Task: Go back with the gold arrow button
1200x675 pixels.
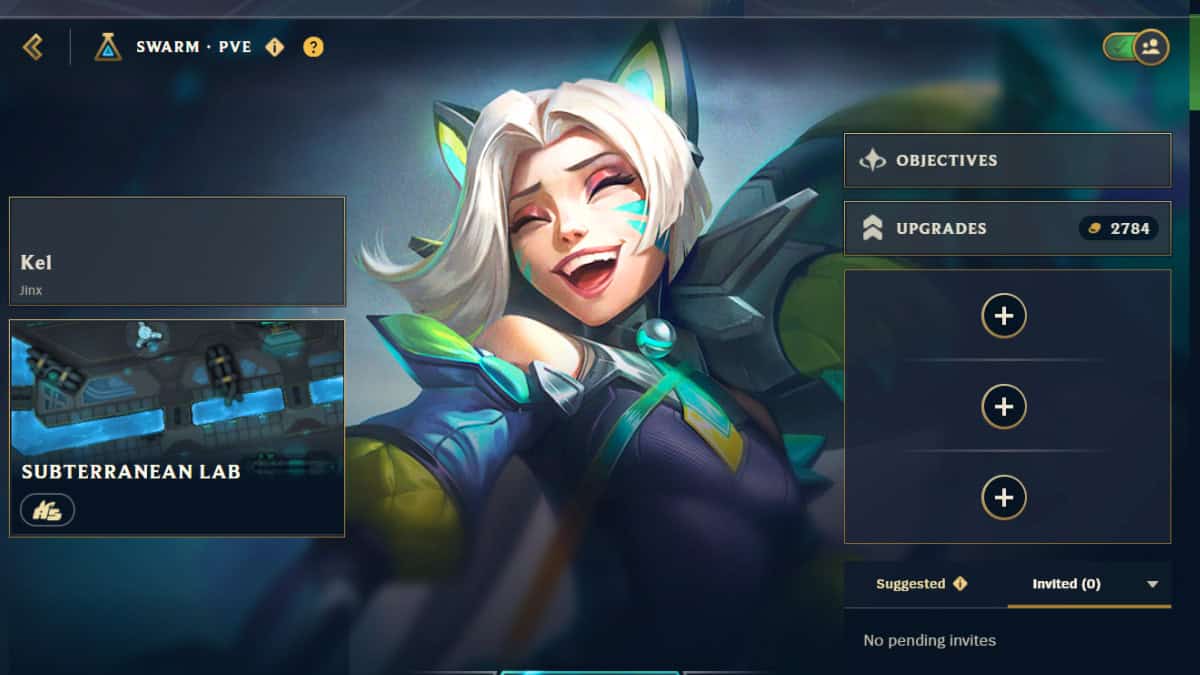Action: [x=33, y=46]
